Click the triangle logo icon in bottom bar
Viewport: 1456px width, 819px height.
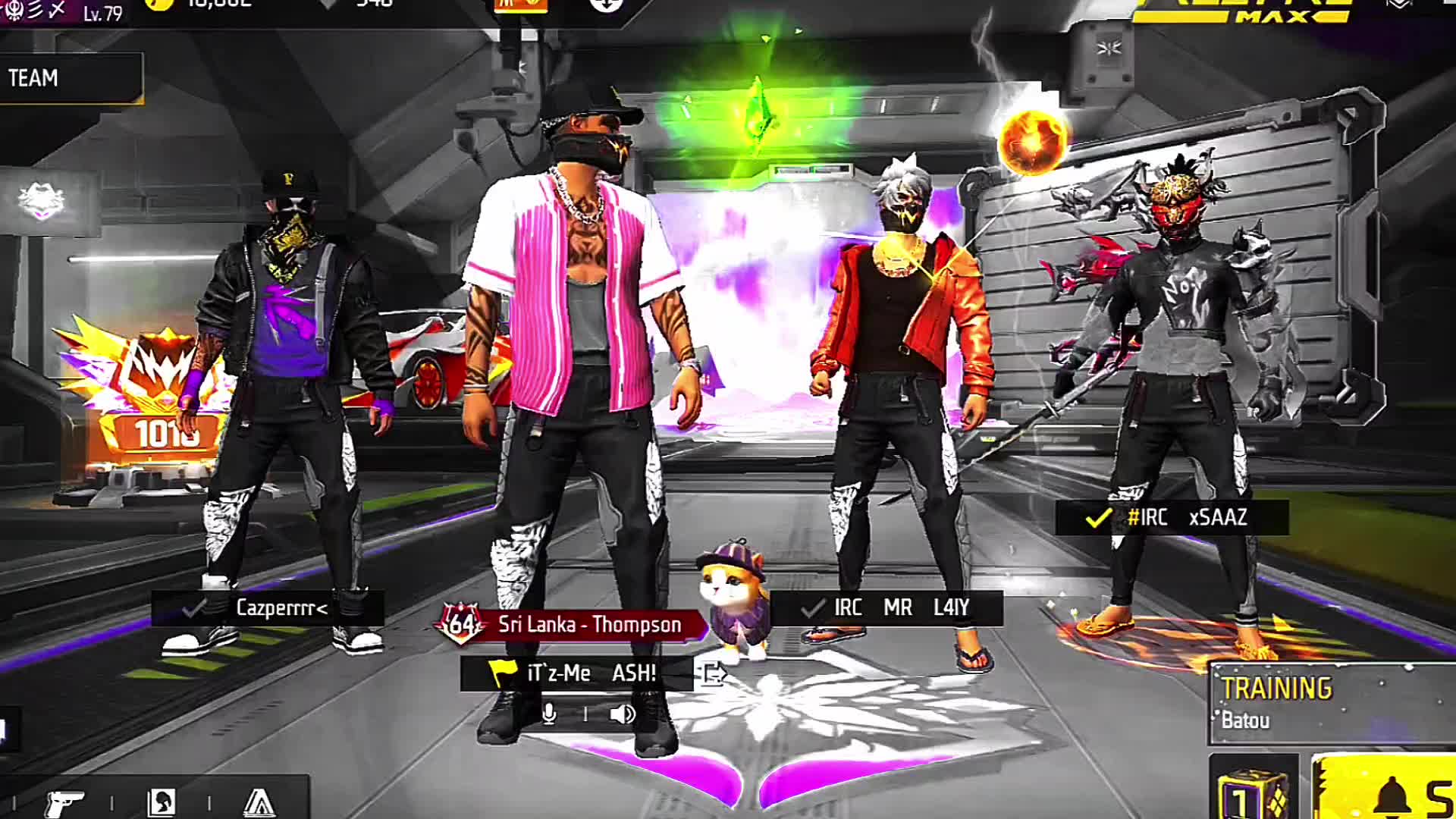point(259,802)
